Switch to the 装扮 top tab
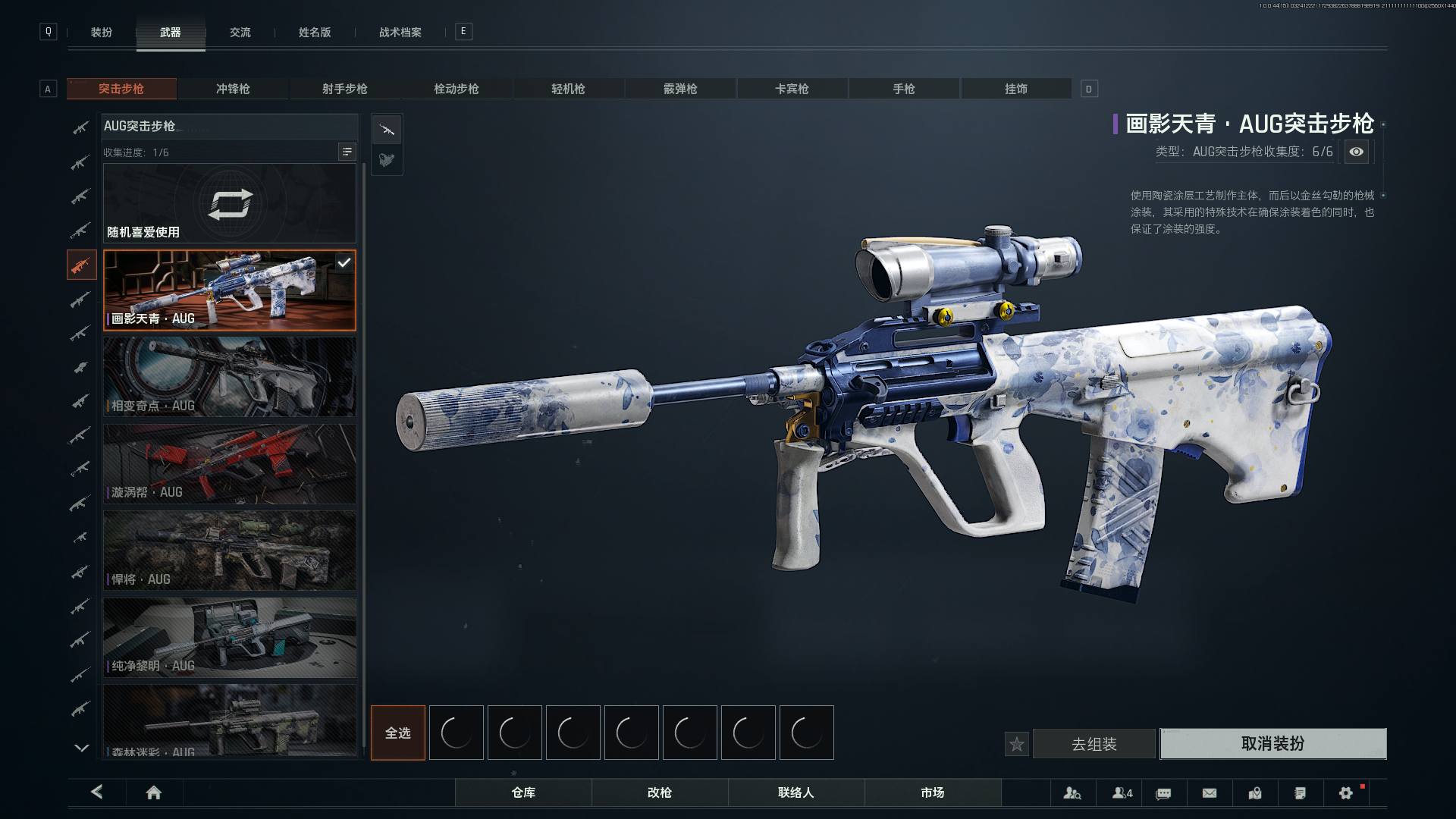1456x819 pixels. (x=102, y=33)
